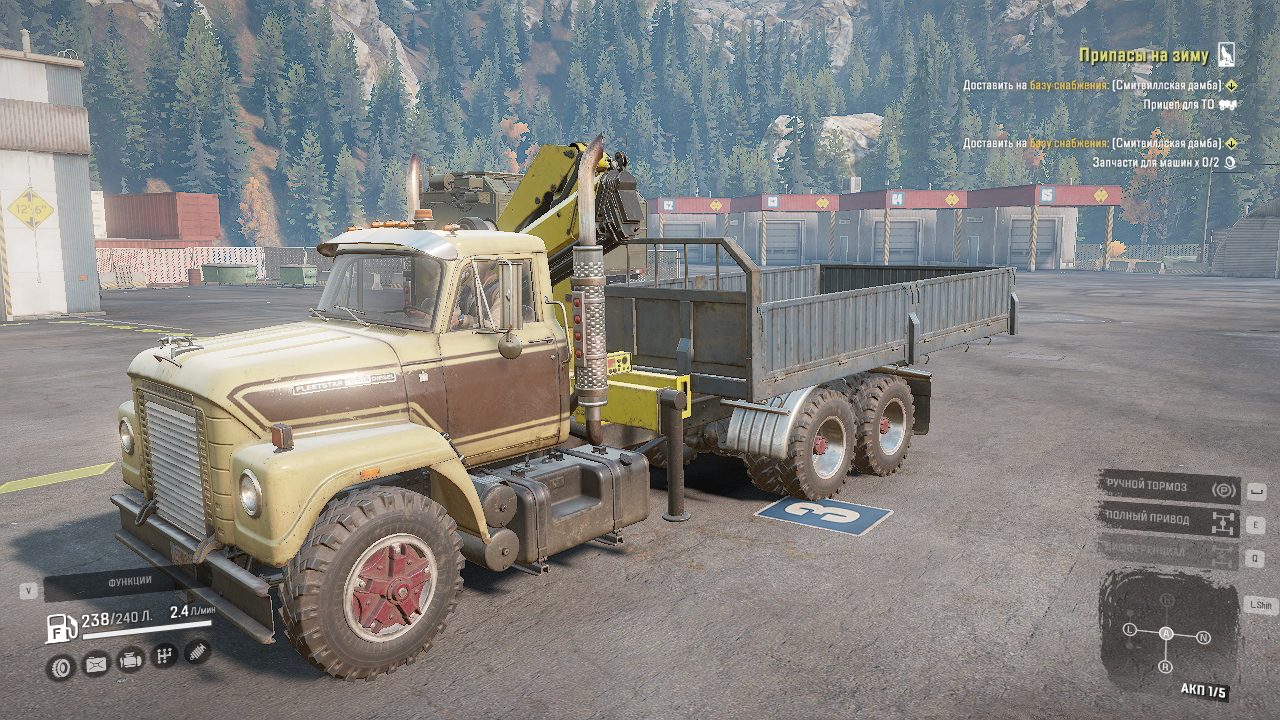The image size is (1280, 720).
Task: Toggle the Ручной тормоз handbrake
Action: coord(1168,488)
